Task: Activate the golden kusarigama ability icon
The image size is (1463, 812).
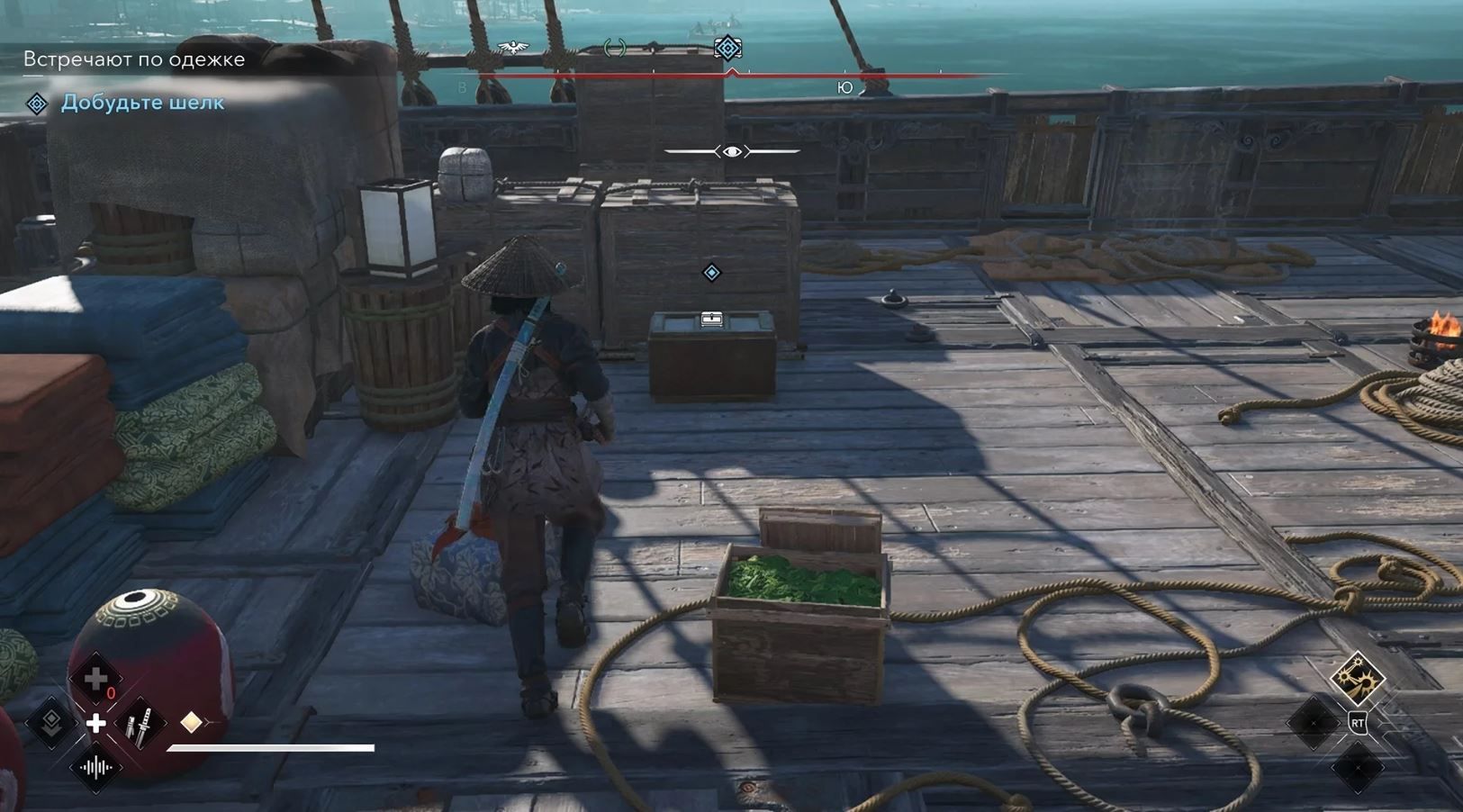Action: 1357,678
